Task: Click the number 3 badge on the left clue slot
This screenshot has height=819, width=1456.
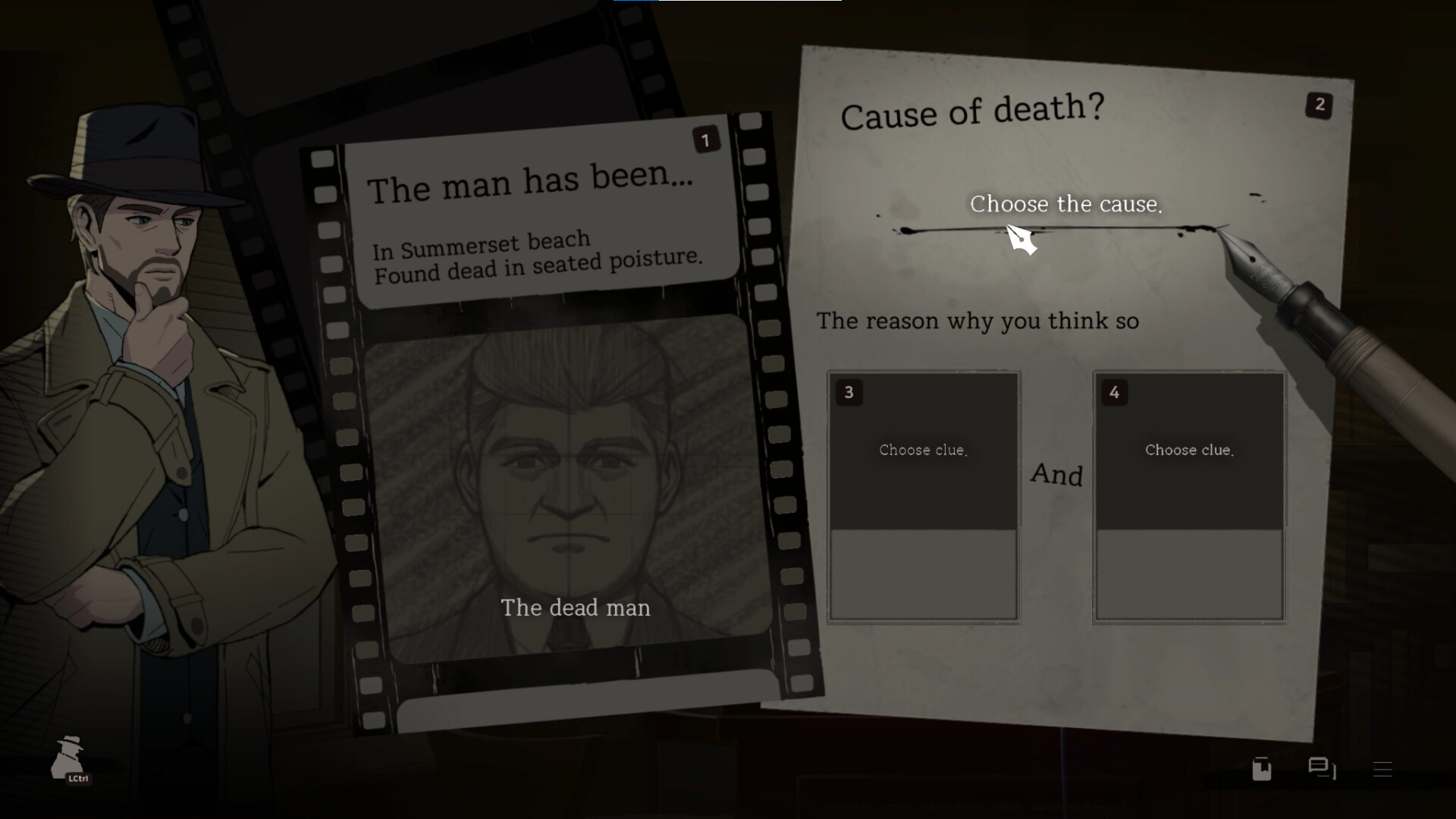Action: 849,393
